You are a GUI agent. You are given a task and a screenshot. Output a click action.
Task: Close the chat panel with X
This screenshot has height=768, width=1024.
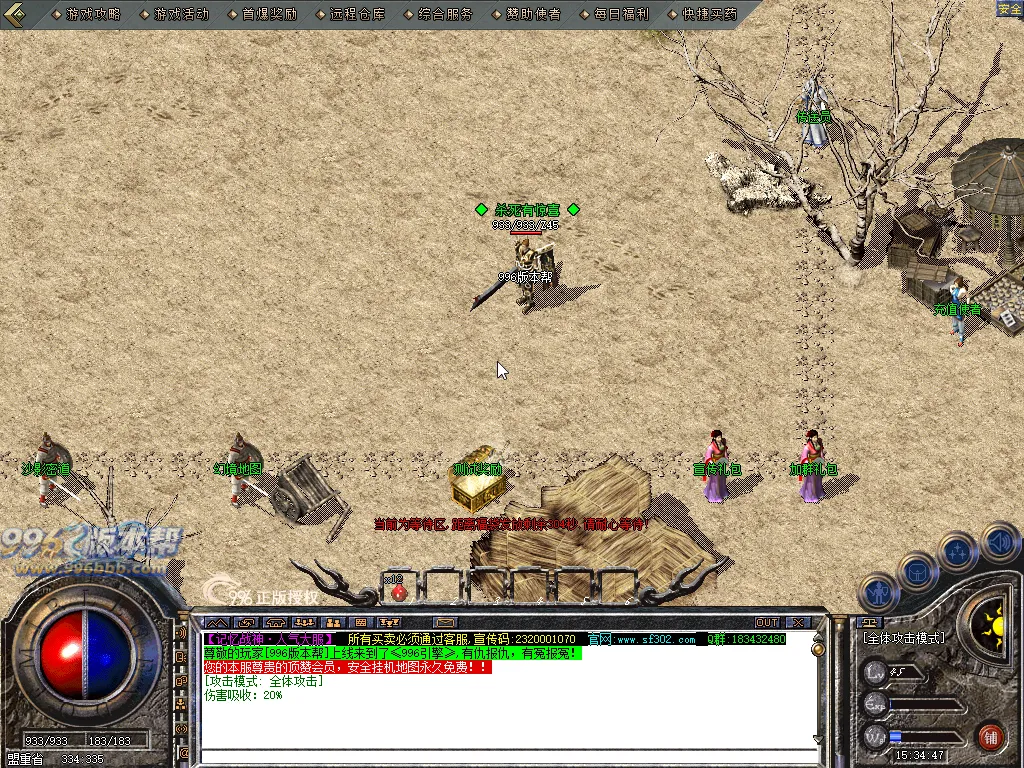(x=797, y=622)
